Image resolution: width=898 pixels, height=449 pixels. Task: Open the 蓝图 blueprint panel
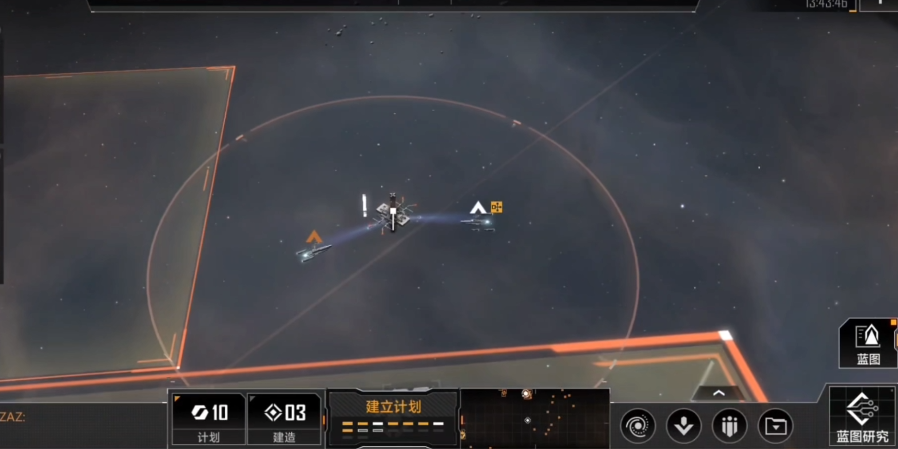[868, 343]
